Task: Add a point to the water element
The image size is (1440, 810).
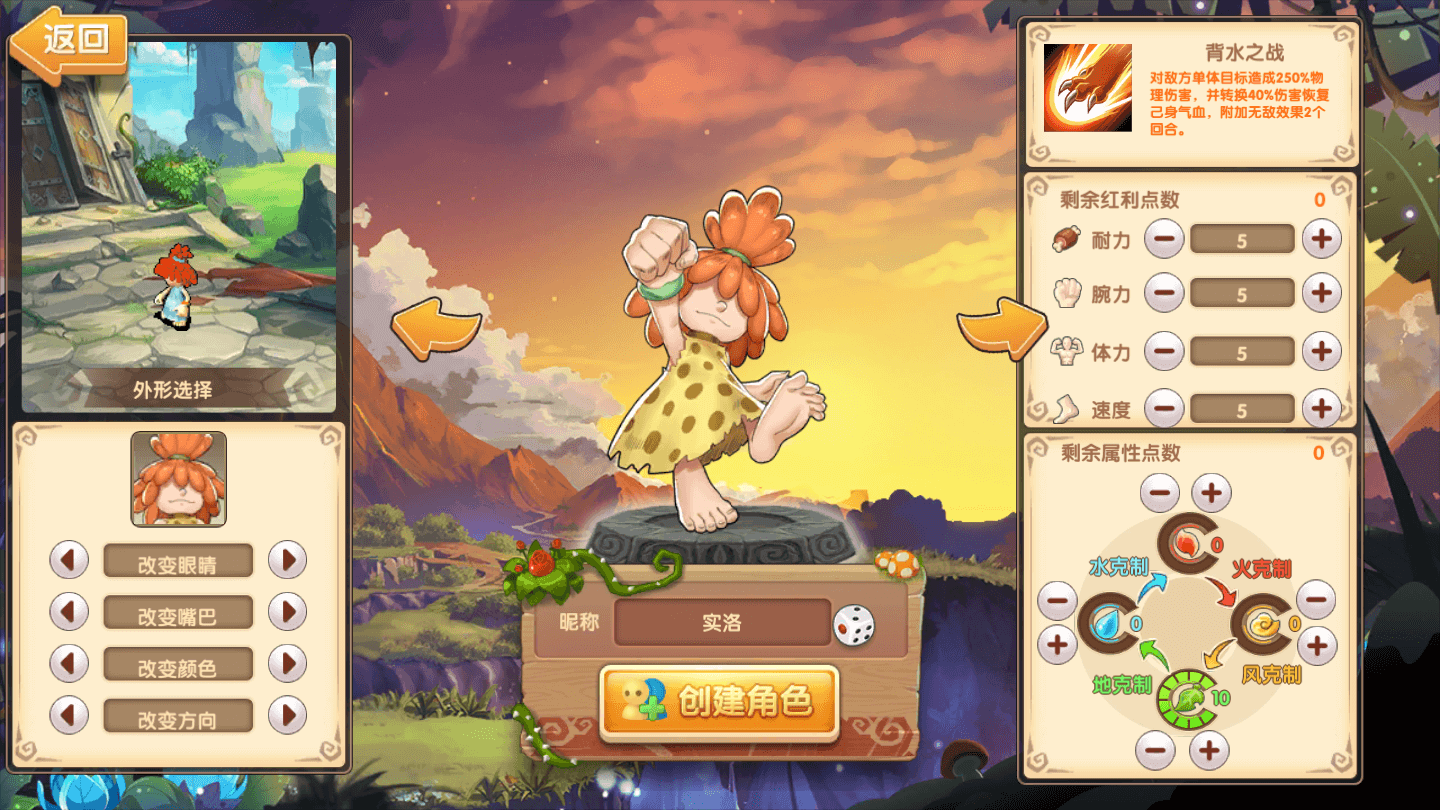Action: pyautogui.click(x=1058, y=645)
